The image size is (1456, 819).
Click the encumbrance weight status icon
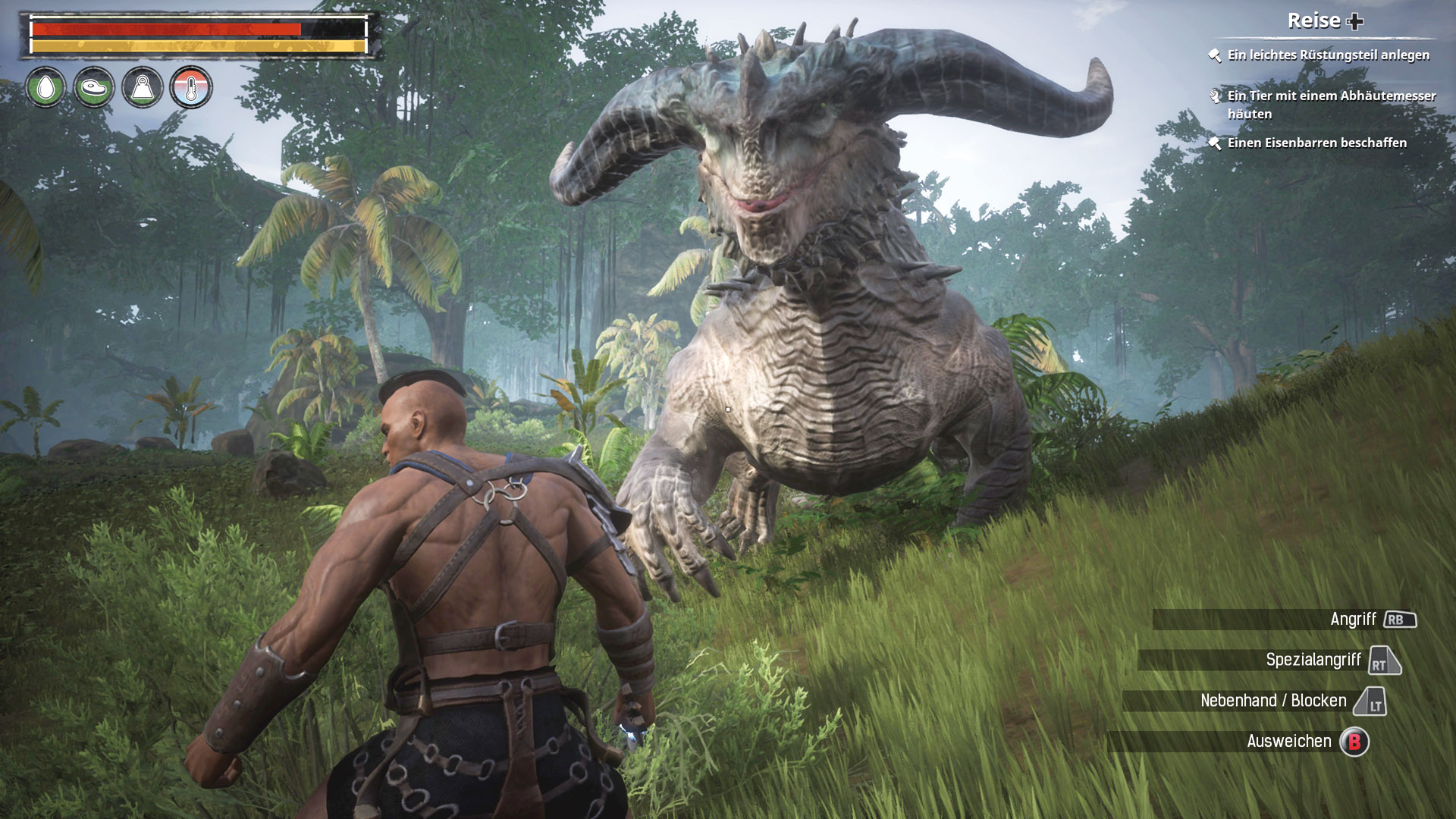click(x=143, y=87)
